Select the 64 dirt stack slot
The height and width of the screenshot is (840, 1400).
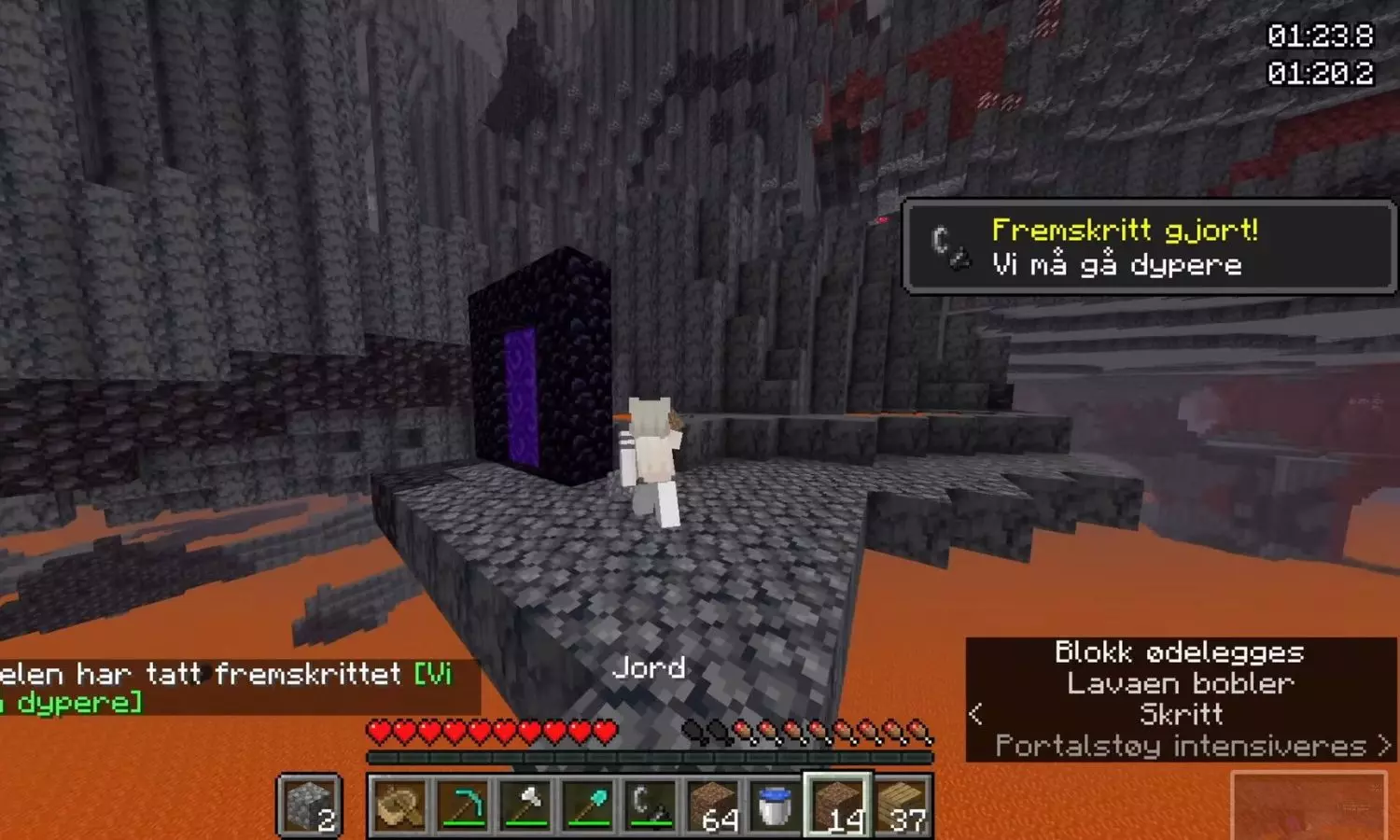(714, 805)
